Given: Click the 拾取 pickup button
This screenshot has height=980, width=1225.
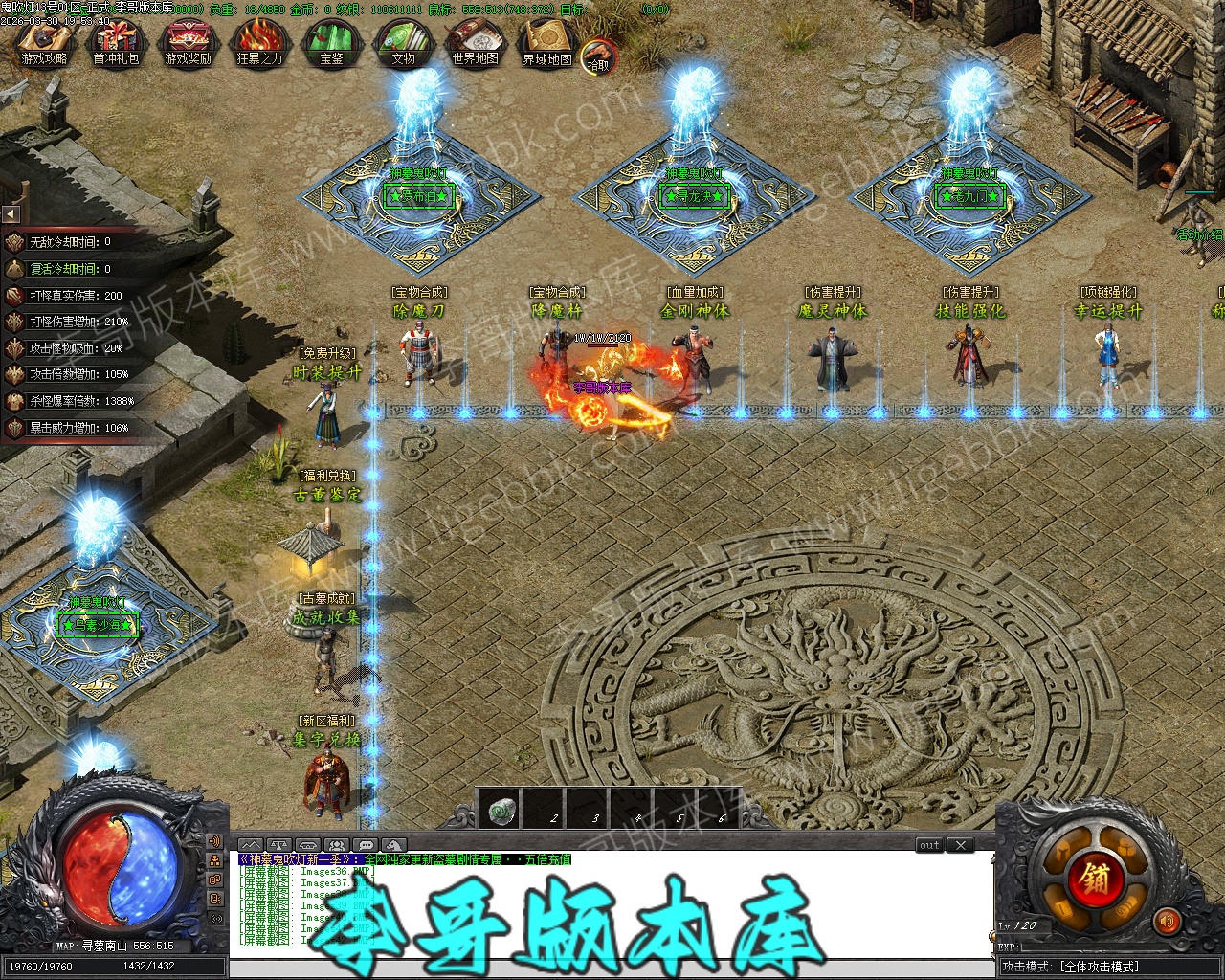Looking at the screenshot, I should (598, 56).
